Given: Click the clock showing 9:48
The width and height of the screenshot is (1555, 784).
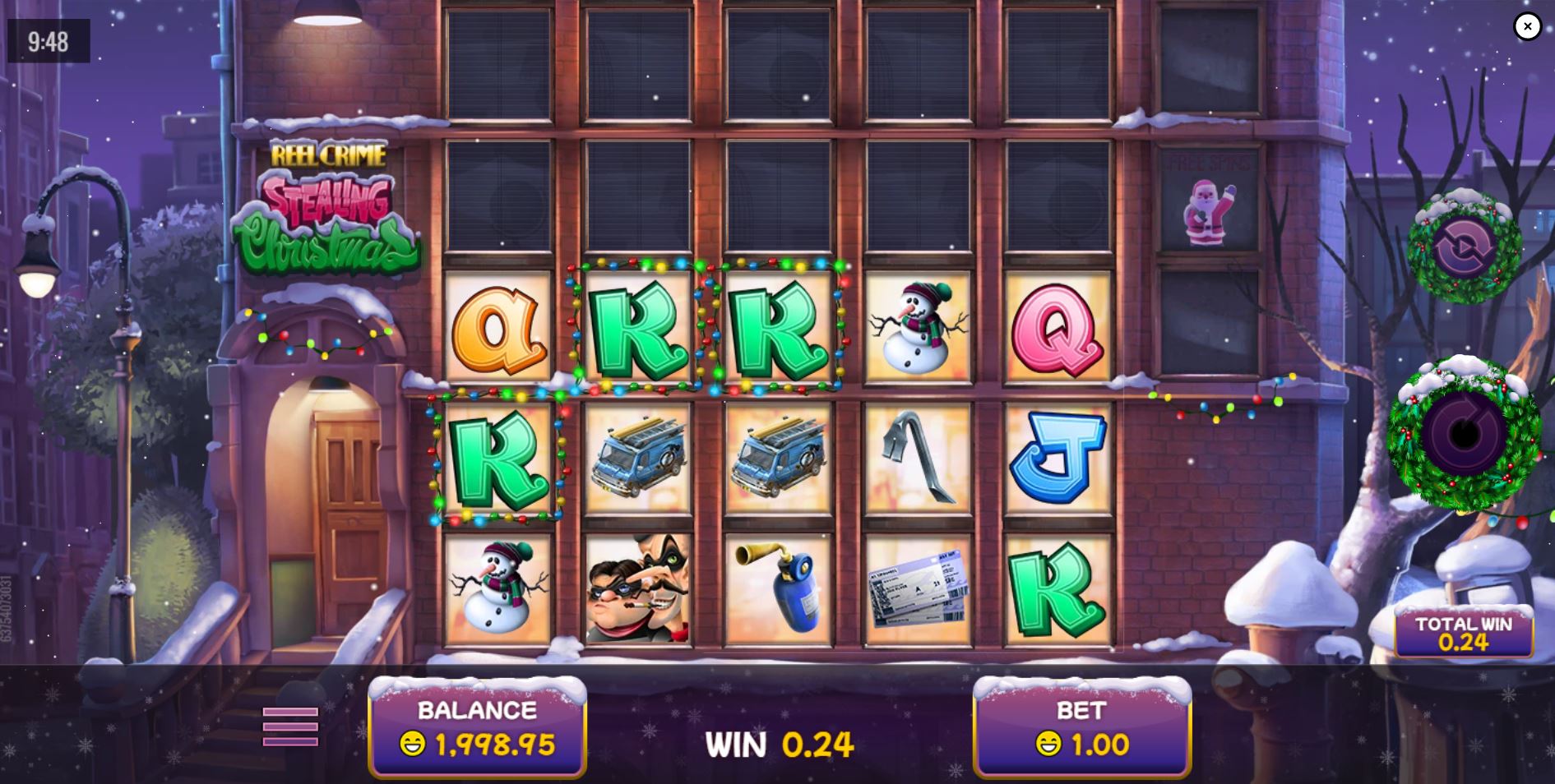Looking at the screenshot, I should coord(47,39).
